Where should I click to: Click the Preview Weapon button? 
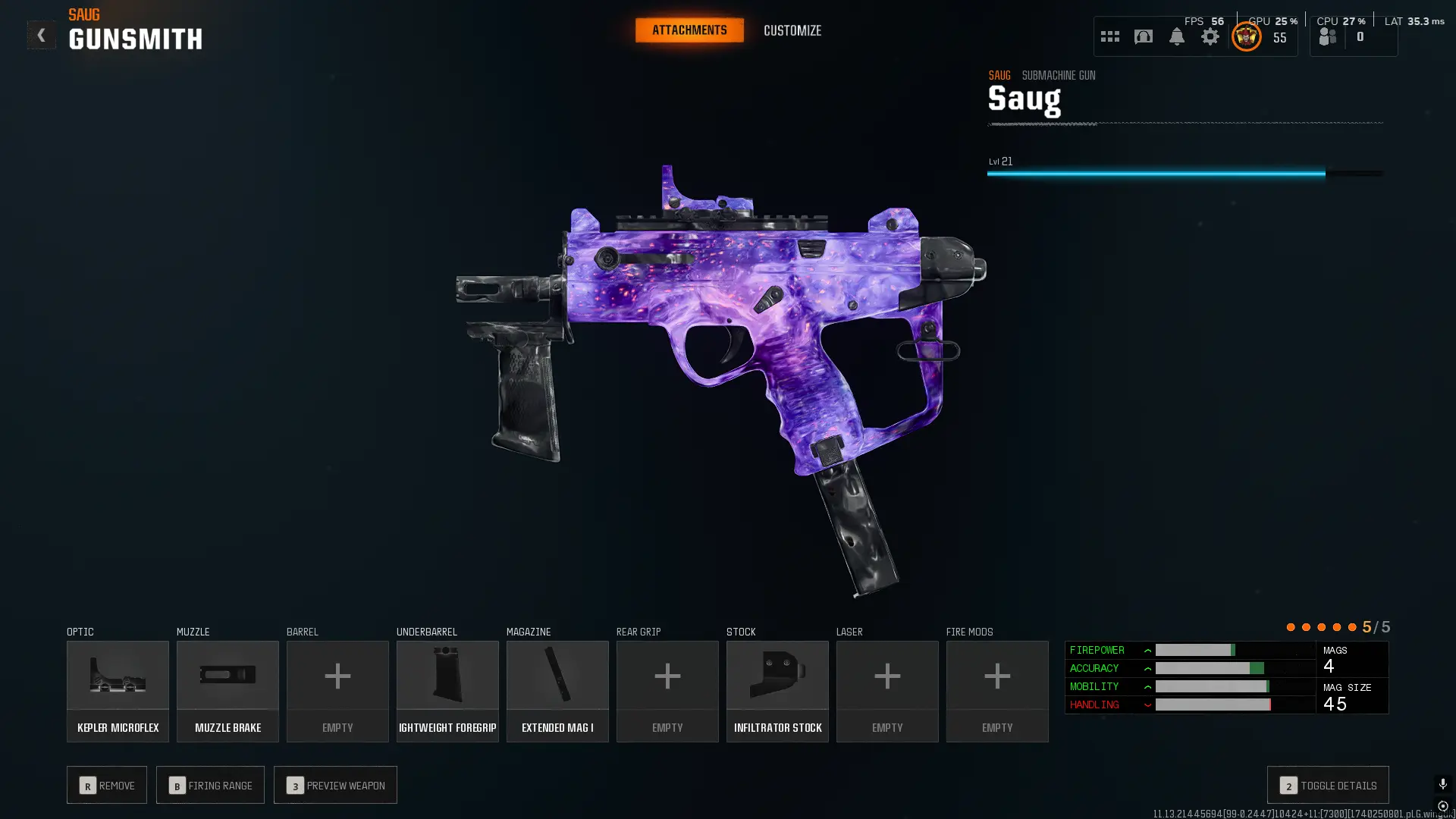[335, 785]
